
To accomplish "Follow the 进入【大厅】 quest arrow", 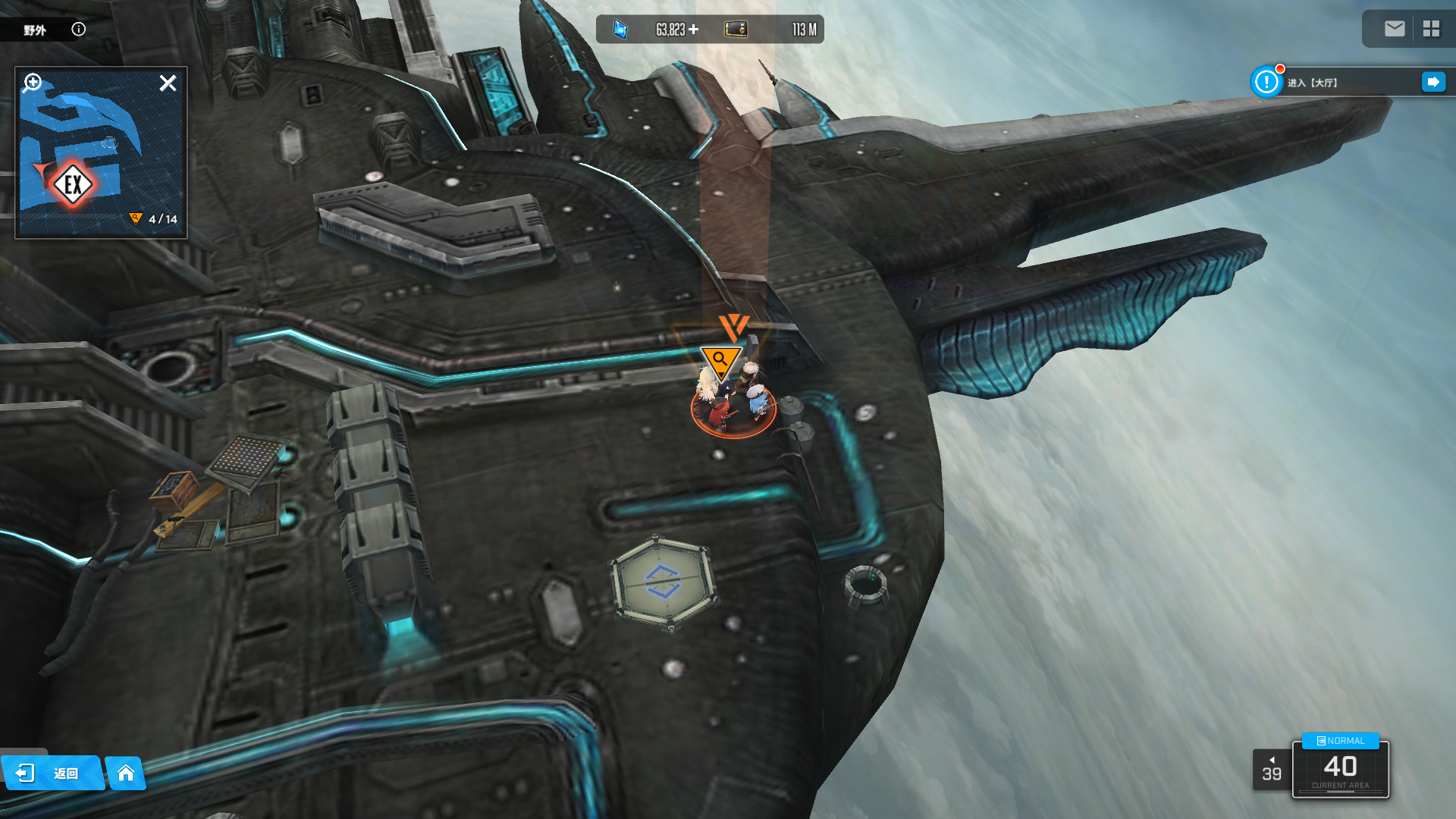I will tap(1432, 82).
